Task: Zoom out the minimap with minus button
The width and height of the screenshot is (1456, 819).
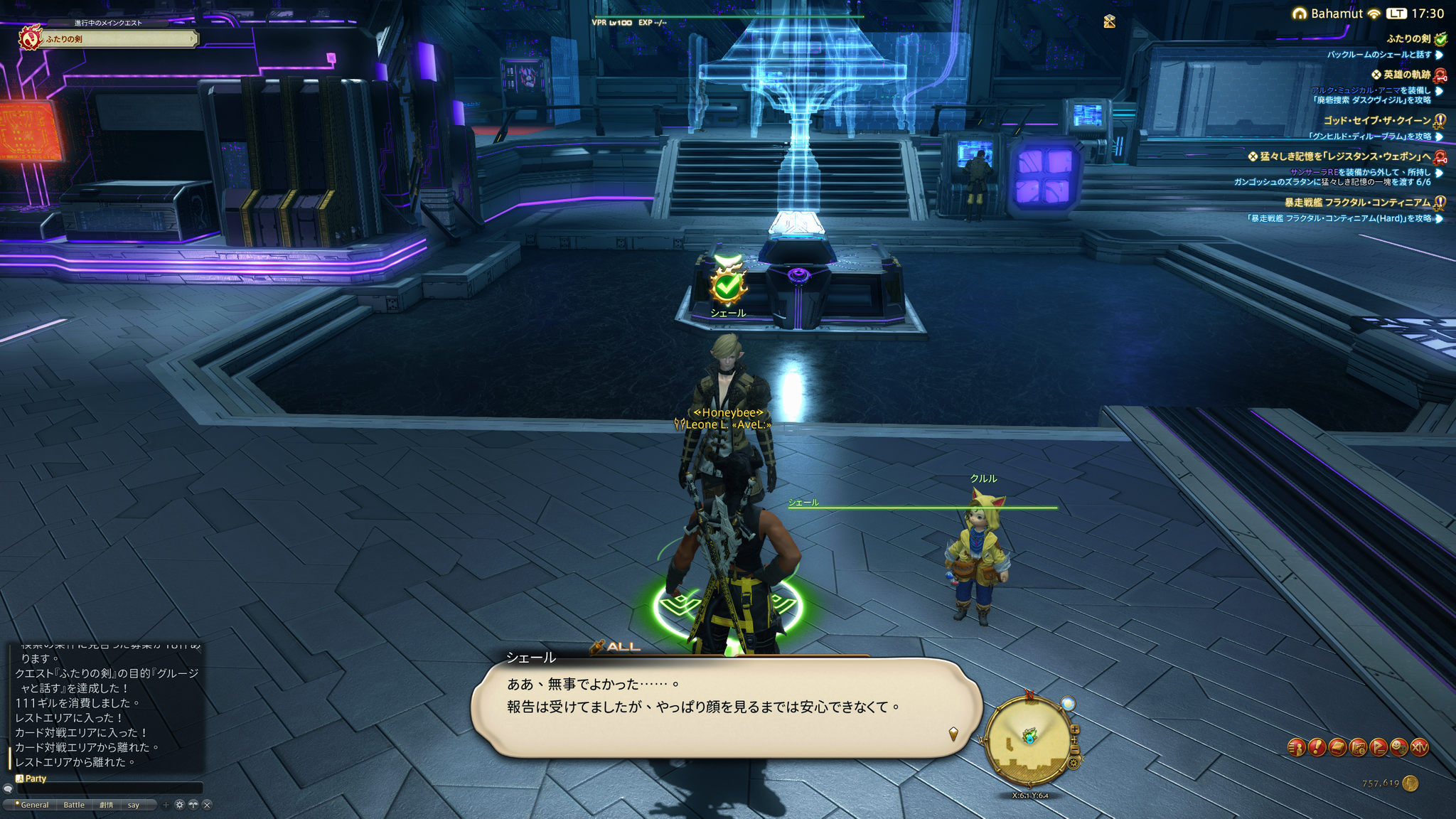Action: pos(1075,750)
